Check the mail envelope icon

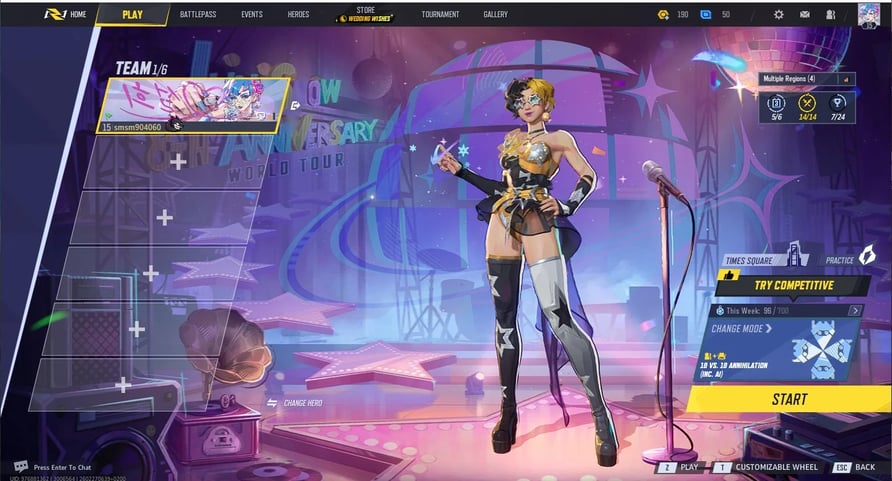(x=805, y=15)
